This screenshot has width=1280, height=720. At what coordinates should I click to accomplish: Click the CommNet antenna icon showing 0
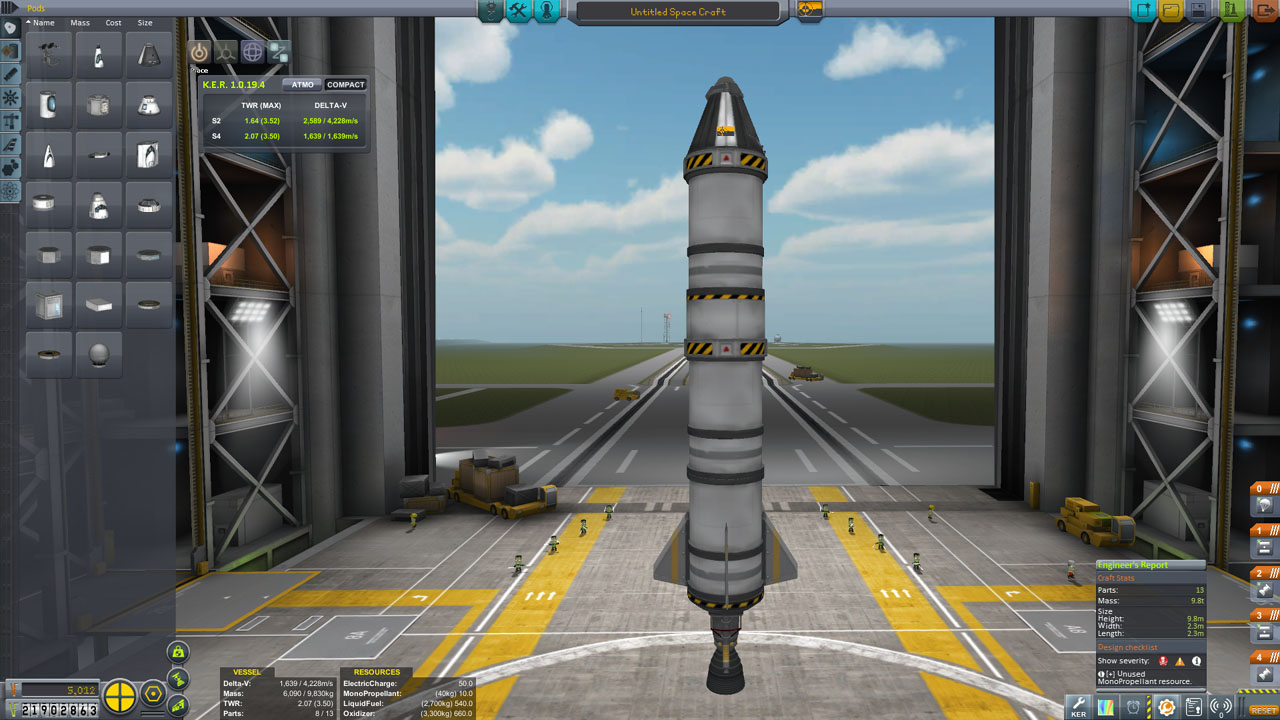tap(1221, 706)
